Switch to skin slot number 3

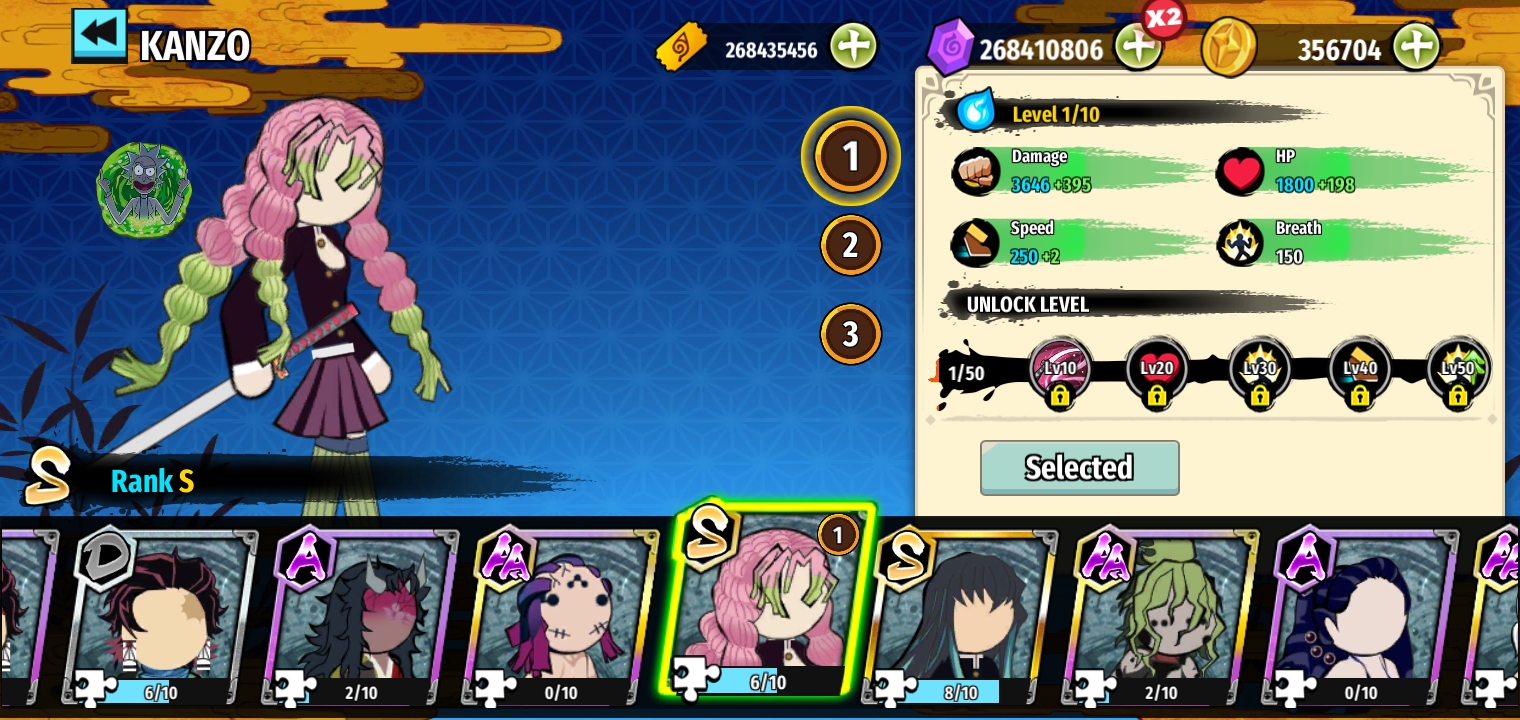point(850,334)
